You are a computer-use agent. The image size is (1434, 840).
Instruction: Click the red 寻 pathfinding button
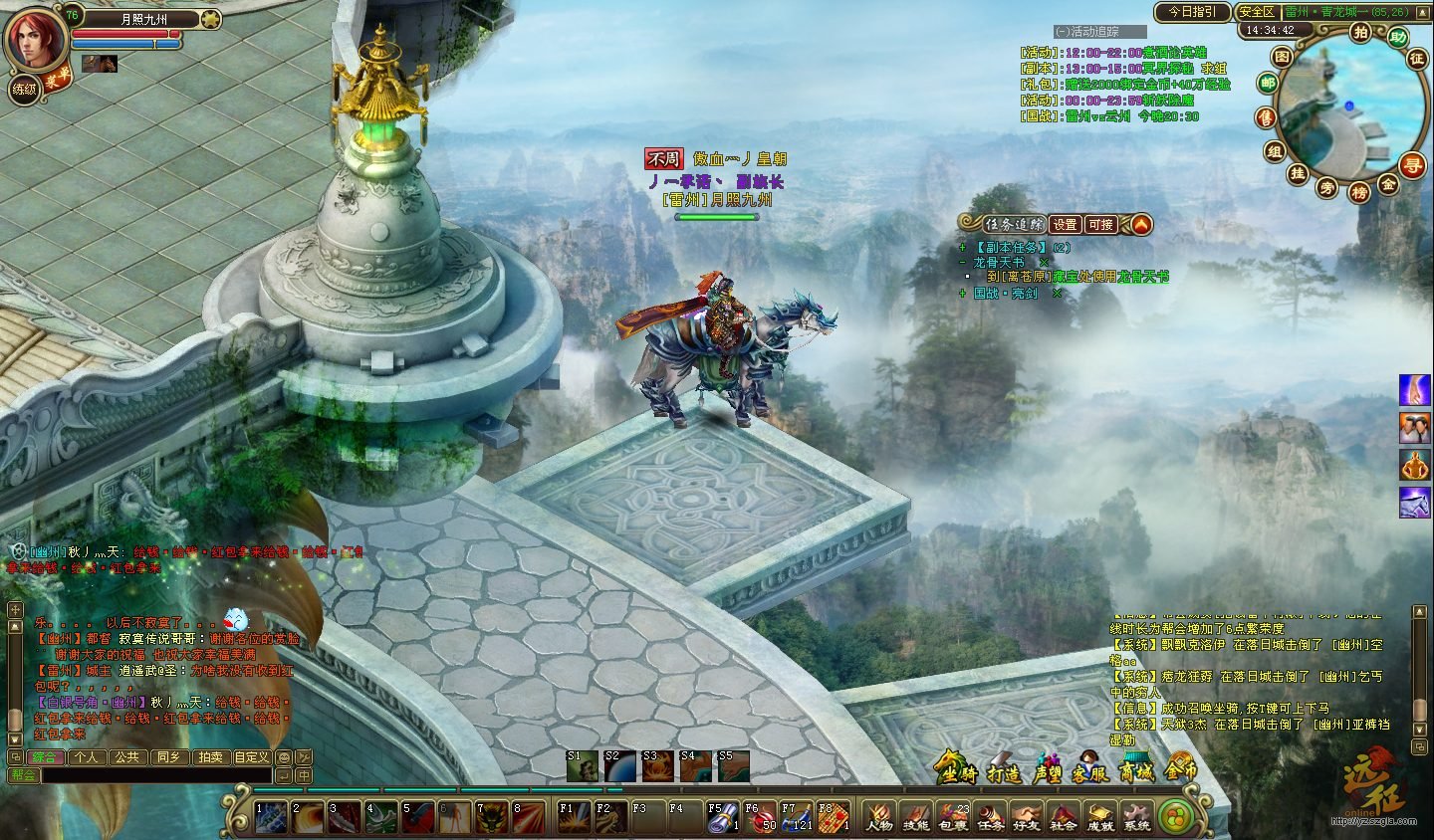(1412, 164)
